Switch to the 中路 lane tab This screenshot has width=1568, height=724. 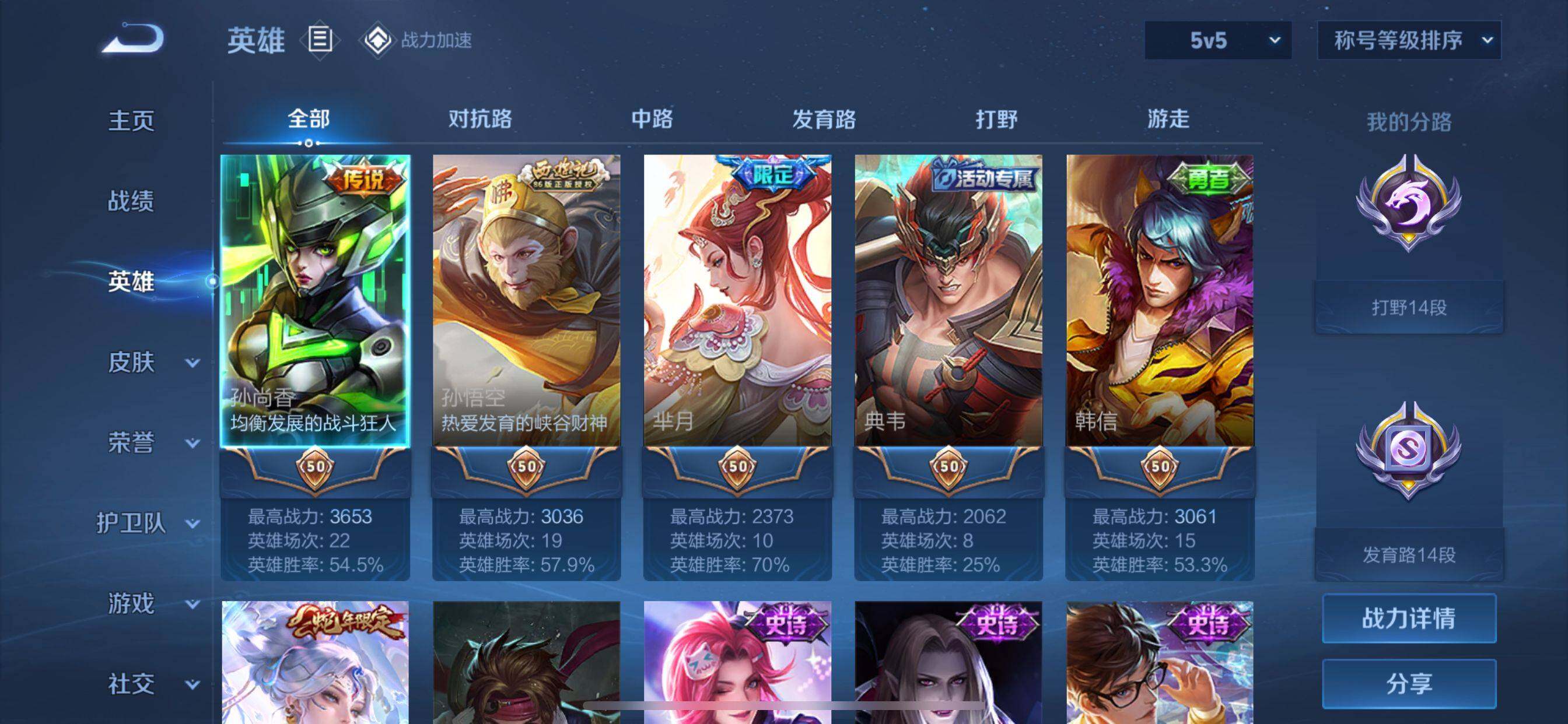click(652, 119)
